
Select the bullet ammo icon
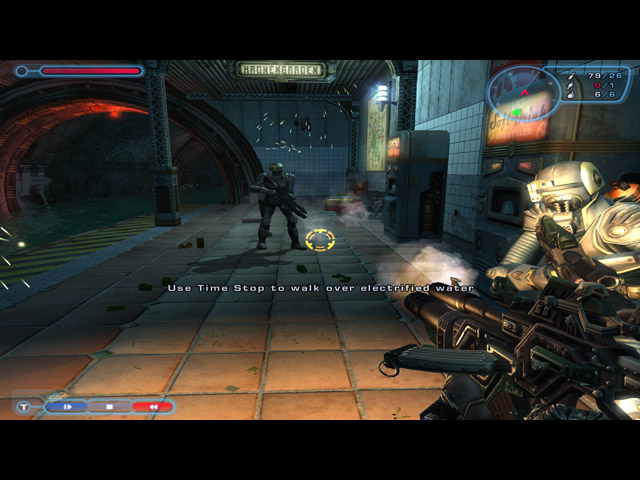(x=572, y=75)
